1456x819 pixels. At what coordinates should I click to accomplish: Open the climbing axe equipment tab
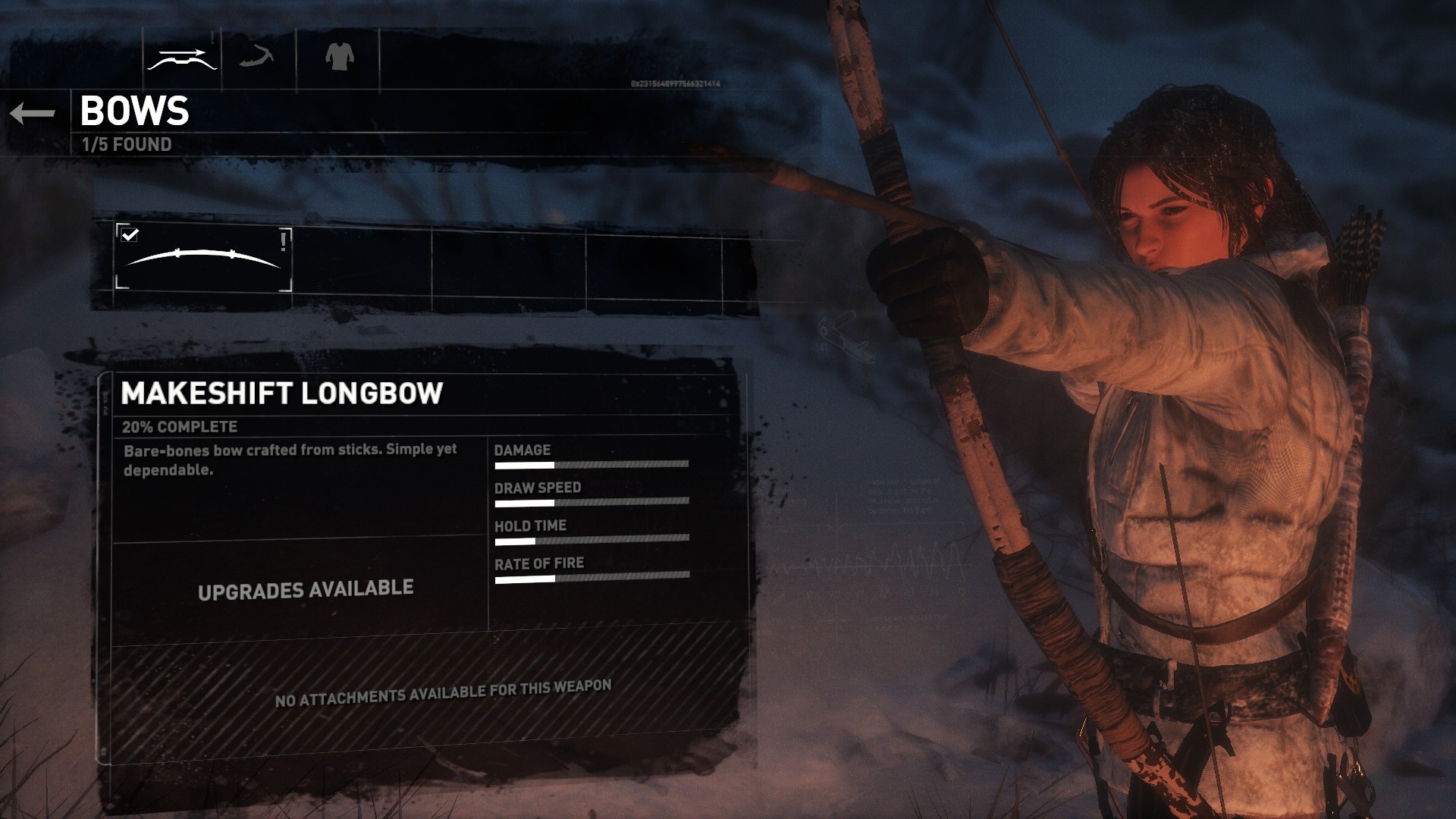(257, 57)
